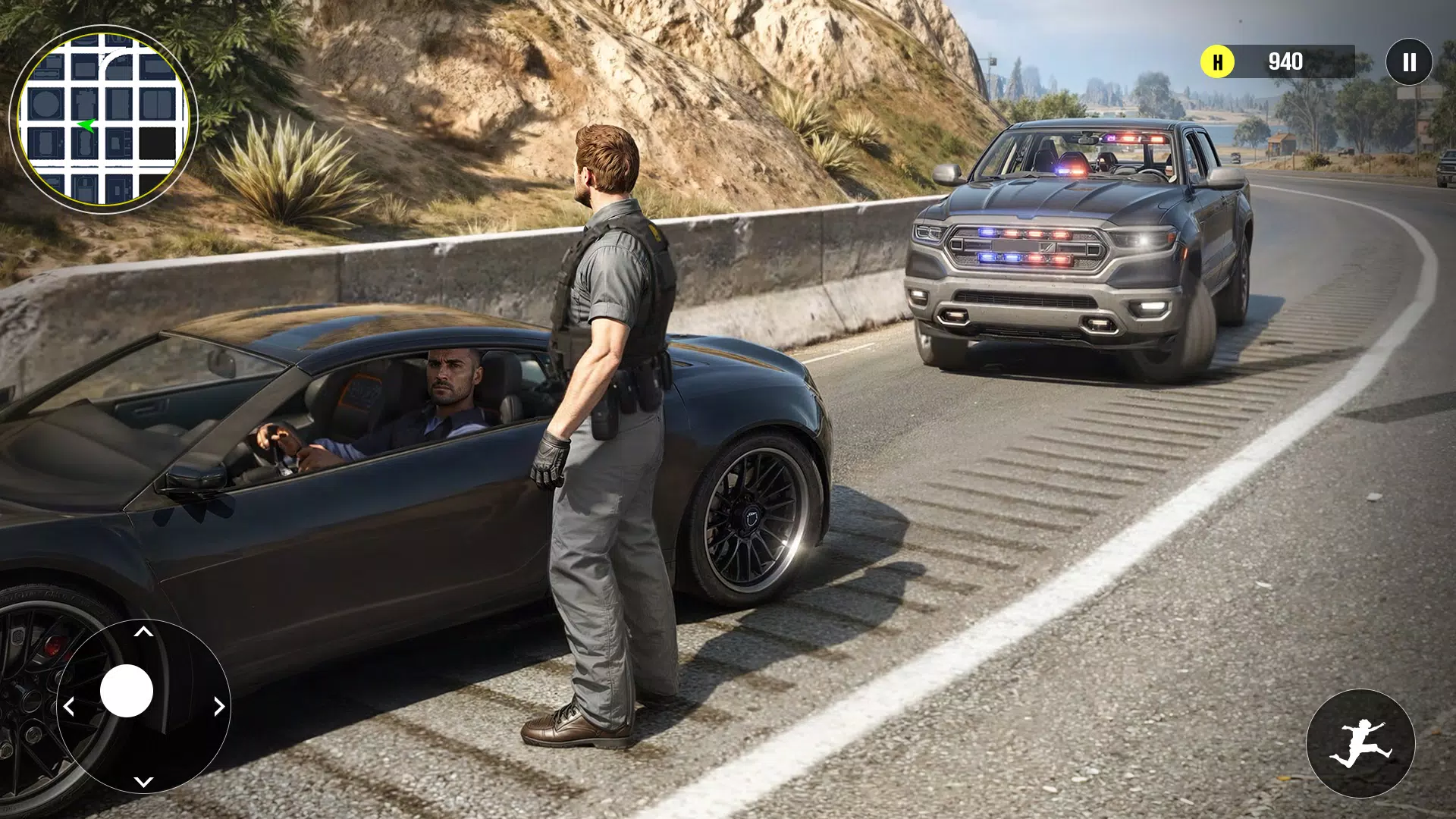Tap the running figure sprint button
1456x819 pixels.
(x=1360, y=743)
